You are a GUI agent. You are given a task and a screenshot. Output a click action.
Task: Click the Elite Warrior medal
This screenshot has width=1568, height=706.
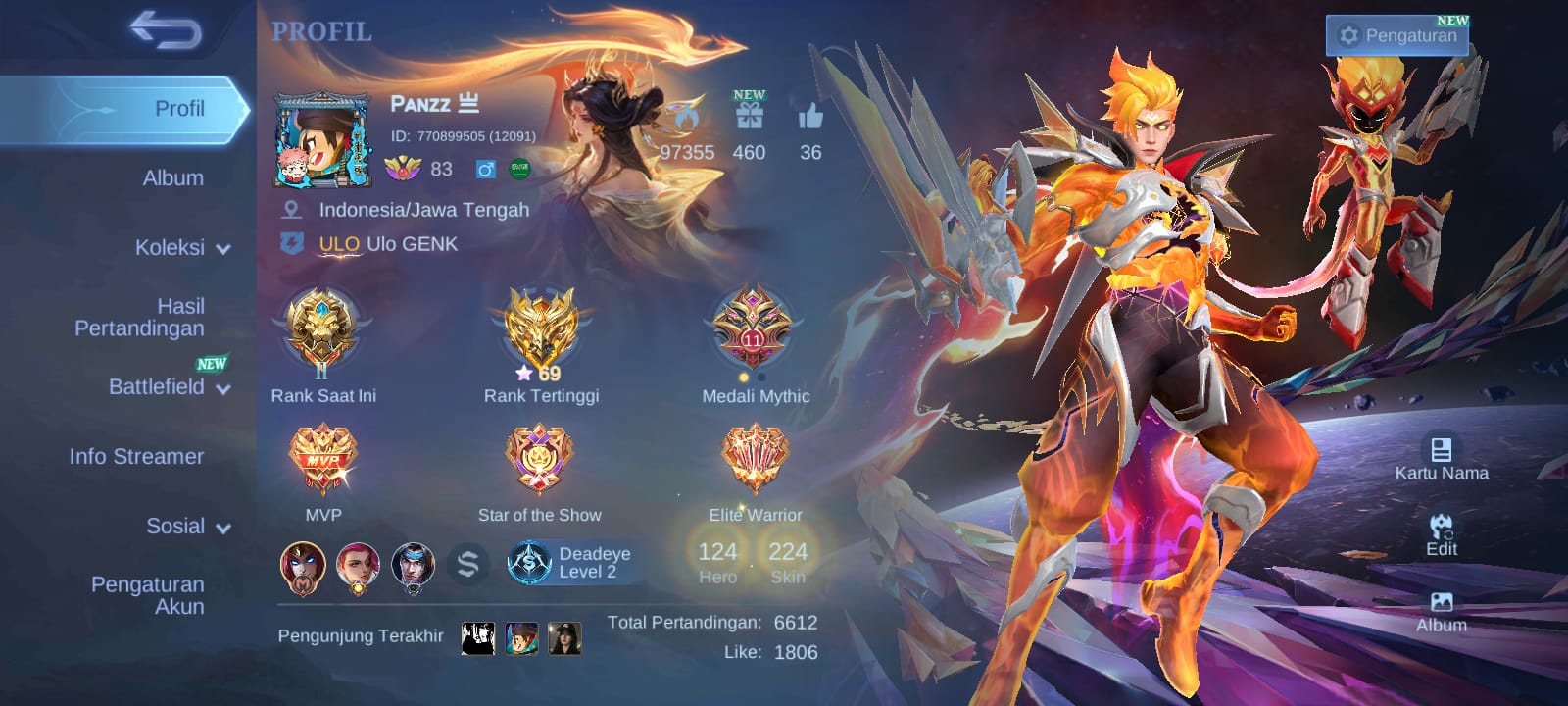coord(755,460)
